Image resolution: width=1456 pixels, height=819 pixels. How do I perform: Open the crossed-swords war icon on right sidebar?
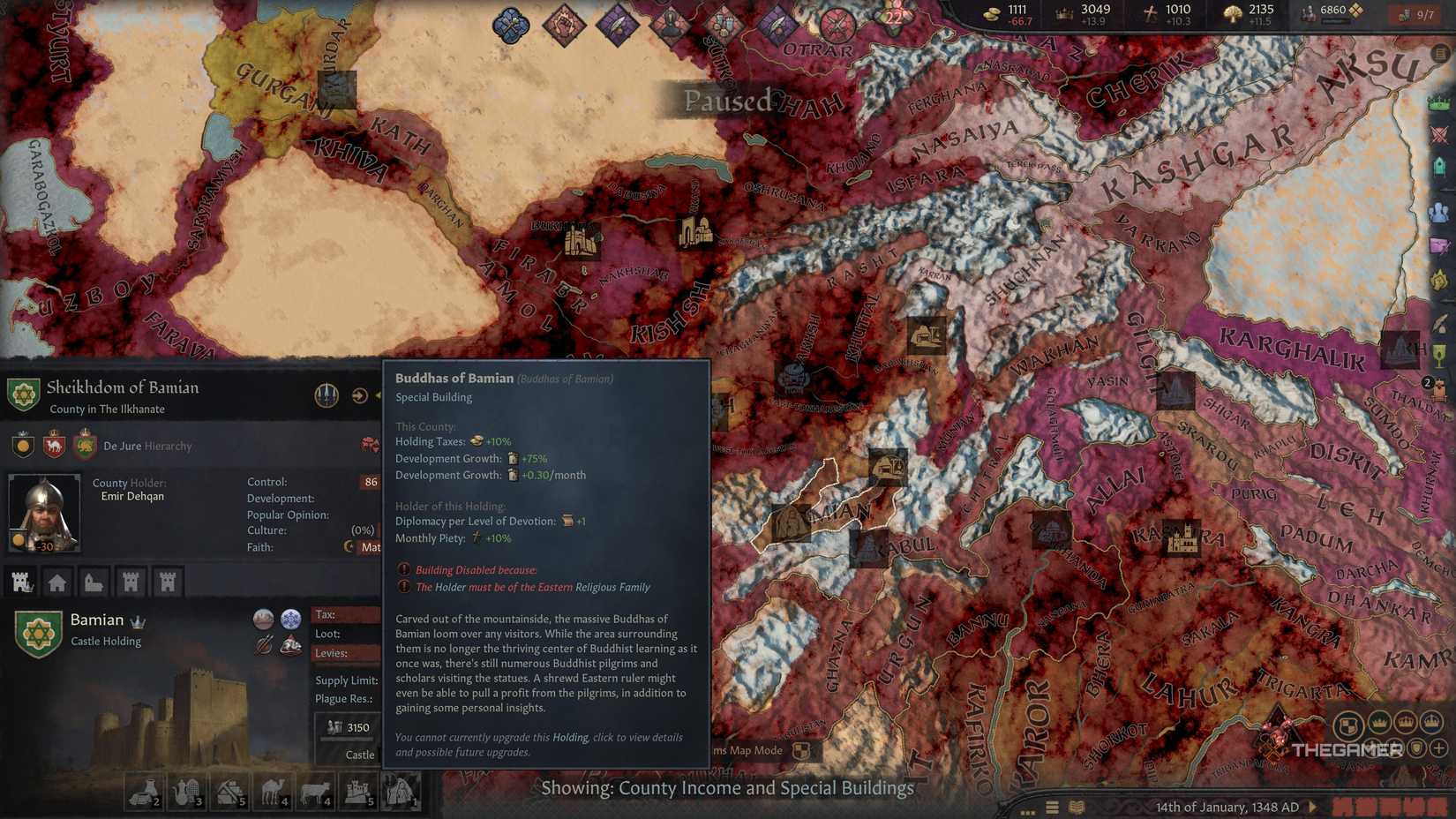[x=1440, y=133]
